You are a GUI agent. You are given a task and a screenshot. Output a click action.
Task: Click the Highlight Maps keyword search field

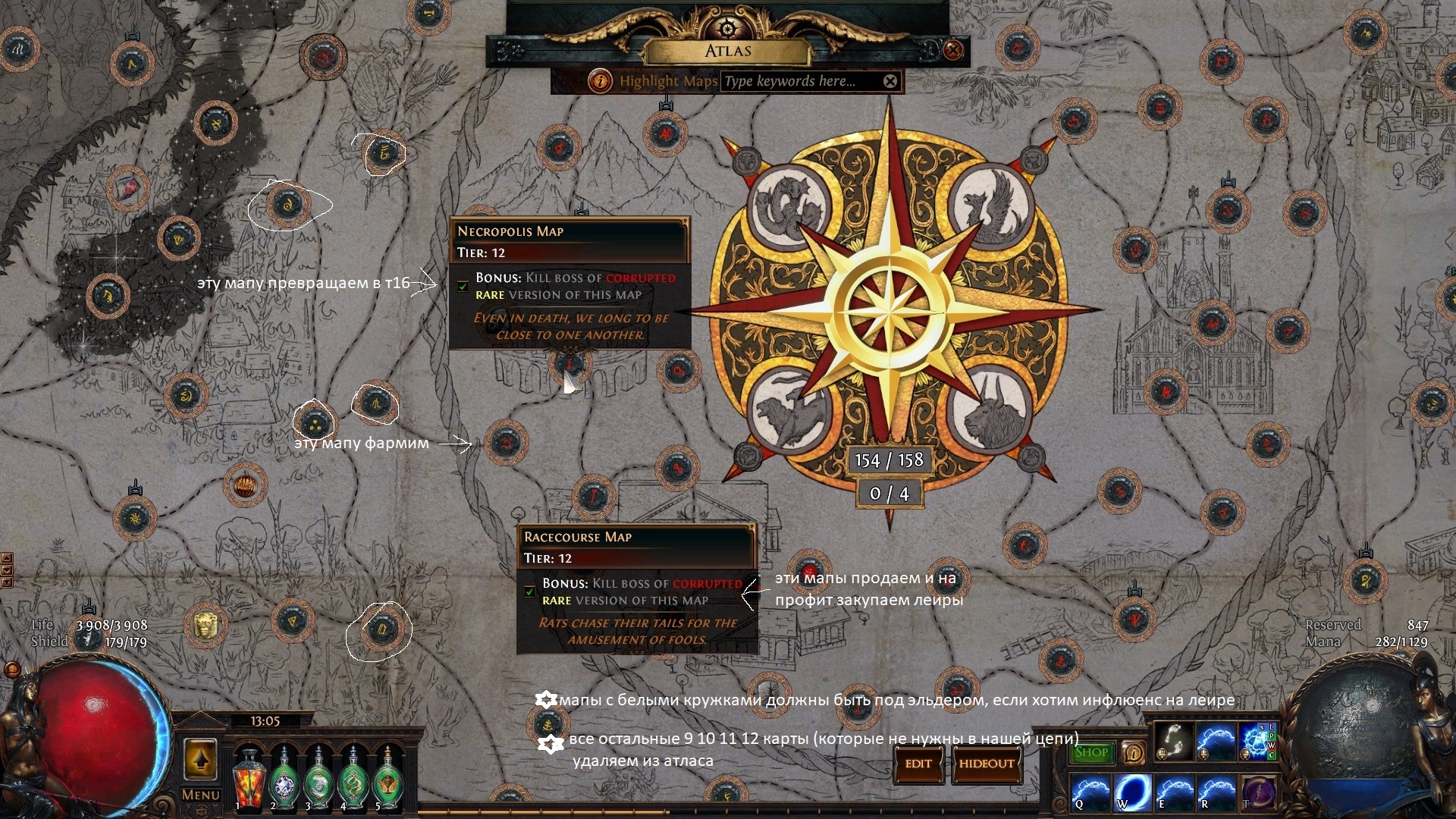point(800,81)
